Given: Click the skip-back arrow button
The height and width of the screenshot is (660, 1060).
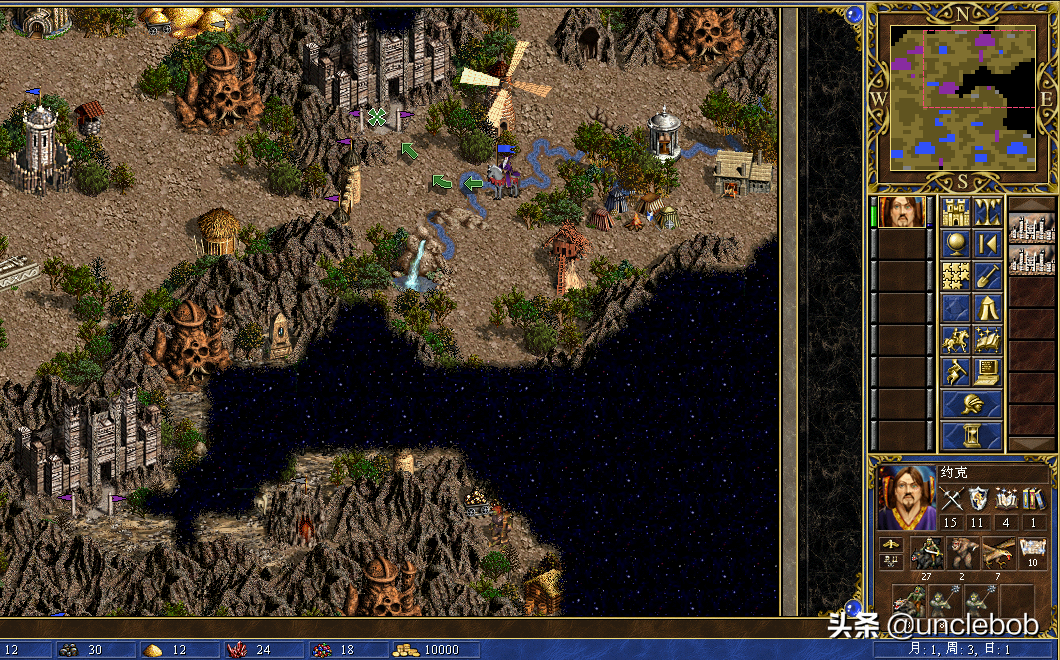Looking at the screenshot, I should [x=988, y=244].
